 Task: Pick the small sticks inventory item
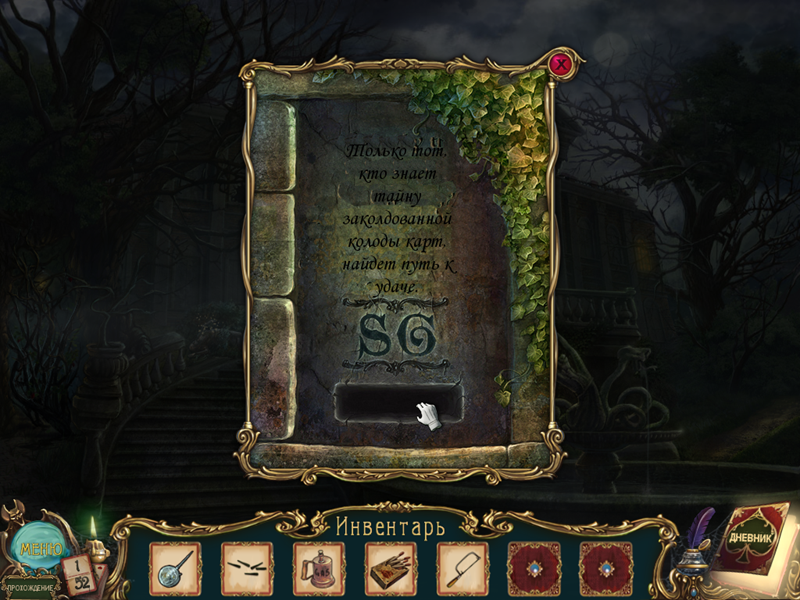[246, 567]
